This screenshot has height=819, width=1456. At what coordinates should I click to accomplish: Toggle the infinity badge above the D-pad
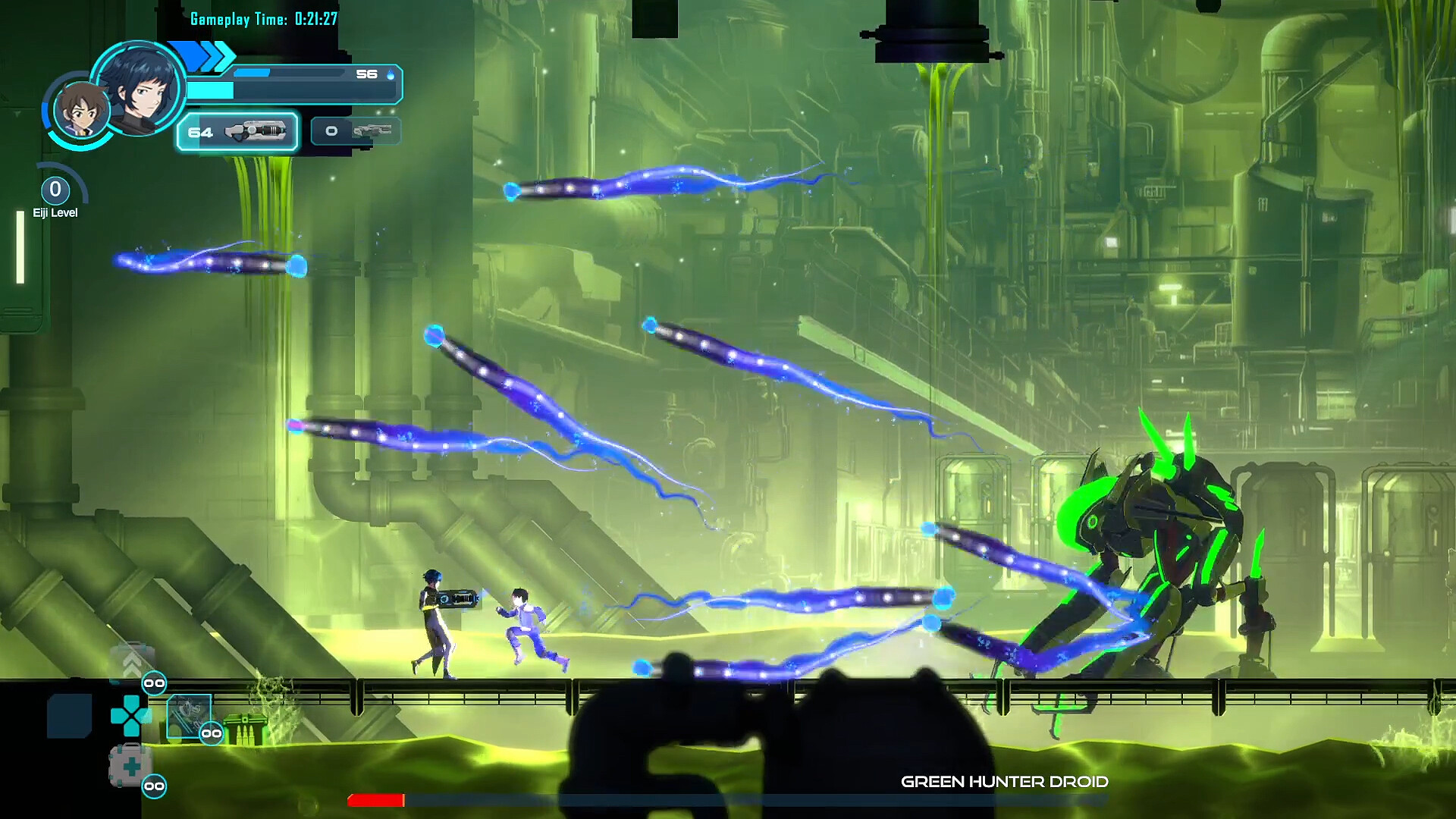(155, 683)
